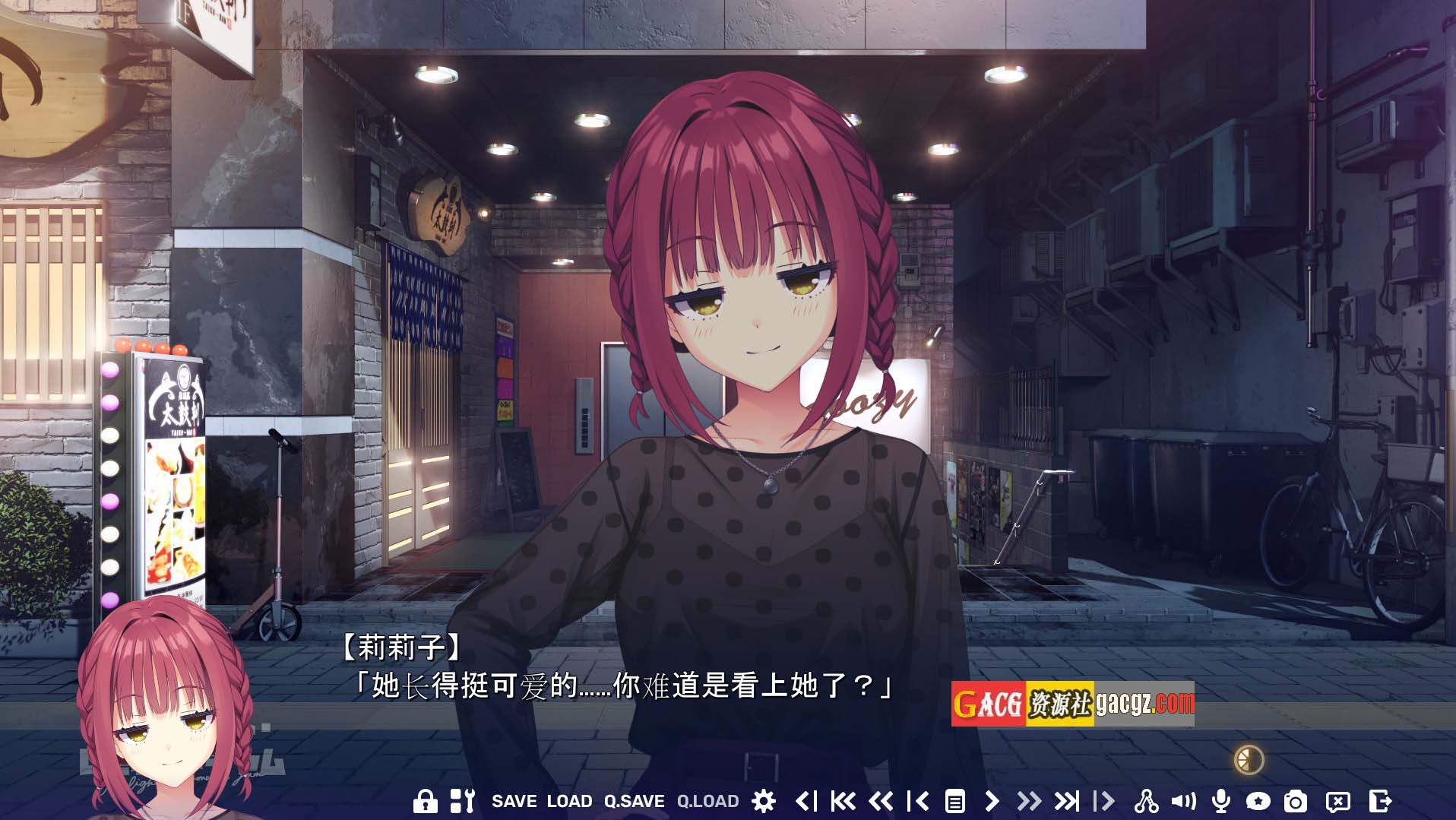
Task: Click the glowing orange slice indicator
Action: pos(1249,759)
